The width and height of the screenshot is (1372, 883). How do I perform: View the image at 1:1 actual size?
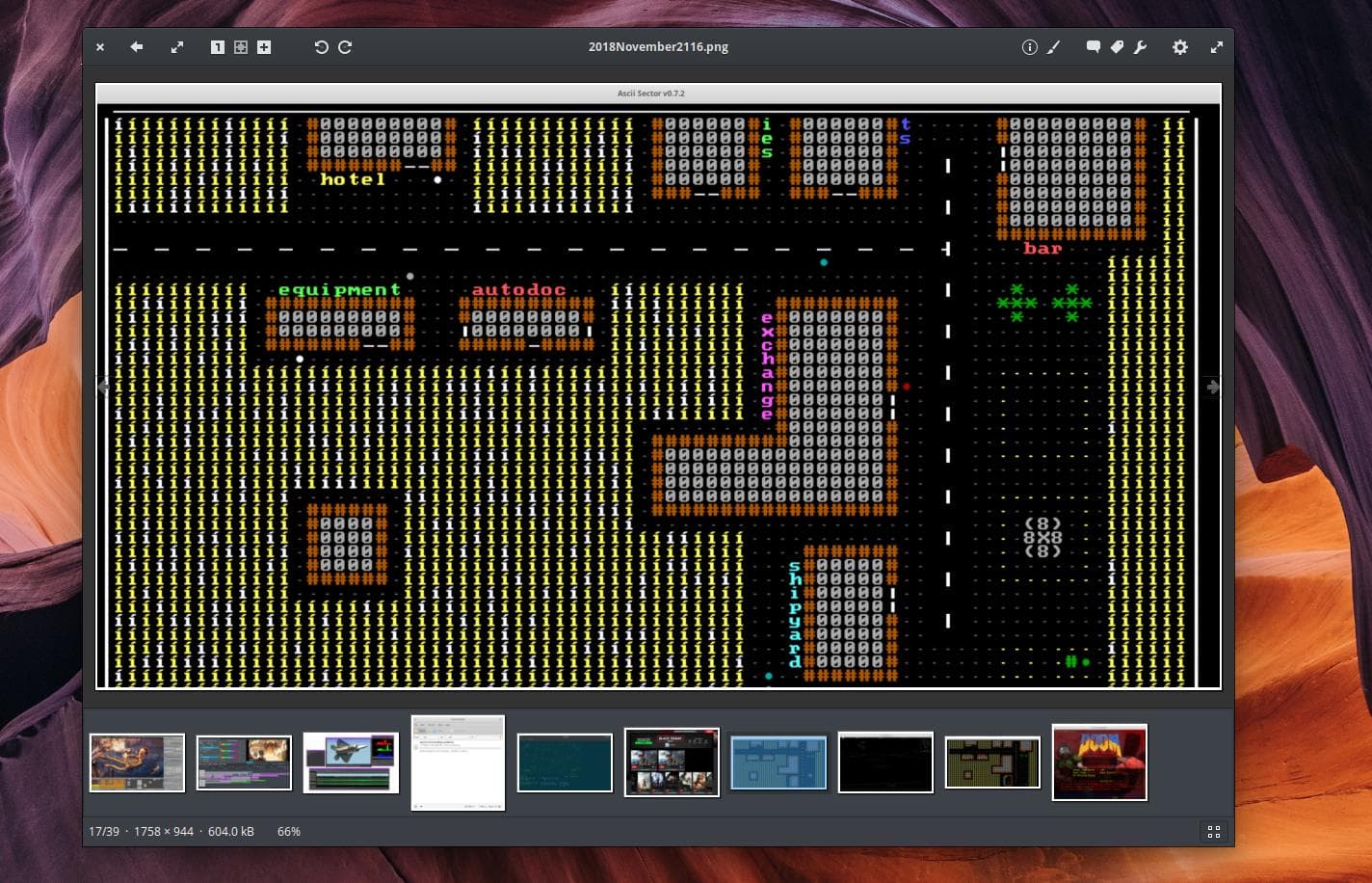tap(218, 46)
